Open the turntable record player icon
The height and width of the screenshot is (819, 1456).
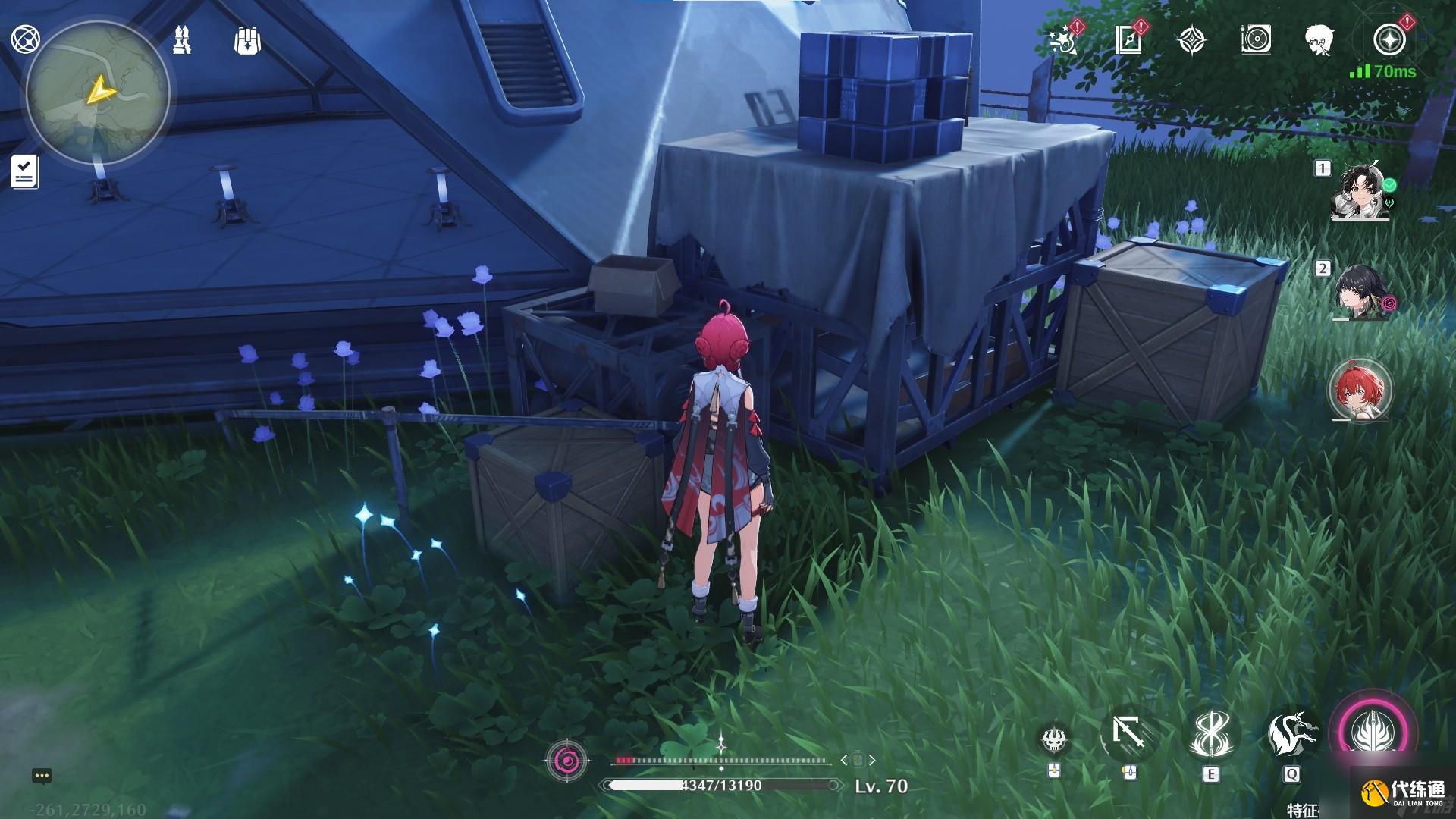(x=1256, y=40)
